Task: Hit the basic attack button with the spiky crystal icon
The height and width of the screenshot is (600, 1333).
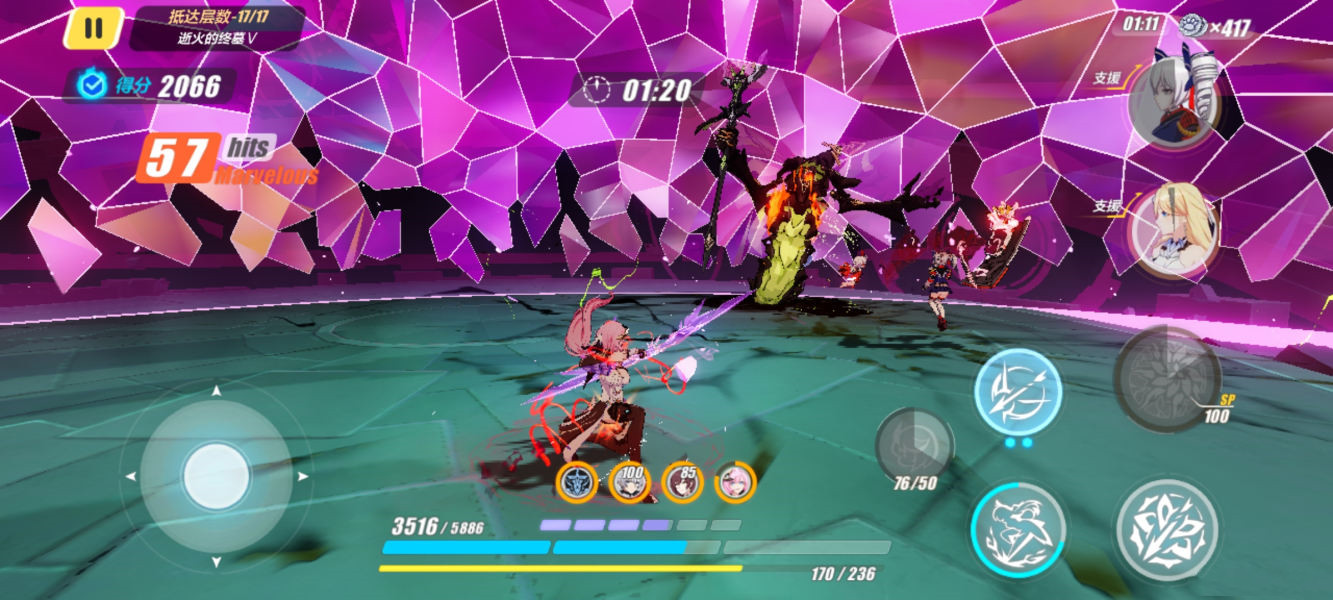Action: coord(1166,529)
